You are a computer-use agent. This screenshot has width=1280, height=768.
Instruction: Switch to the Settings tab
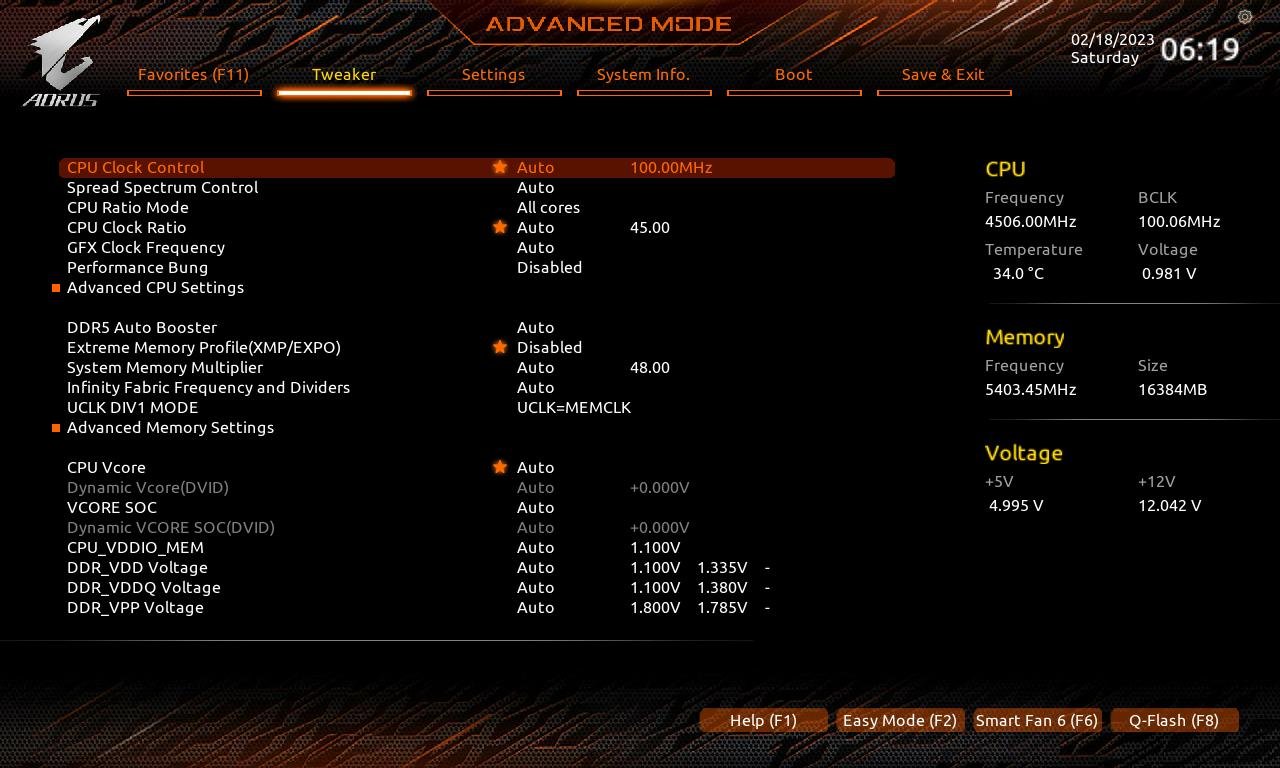pyautogui.click(x=493, y=74)
